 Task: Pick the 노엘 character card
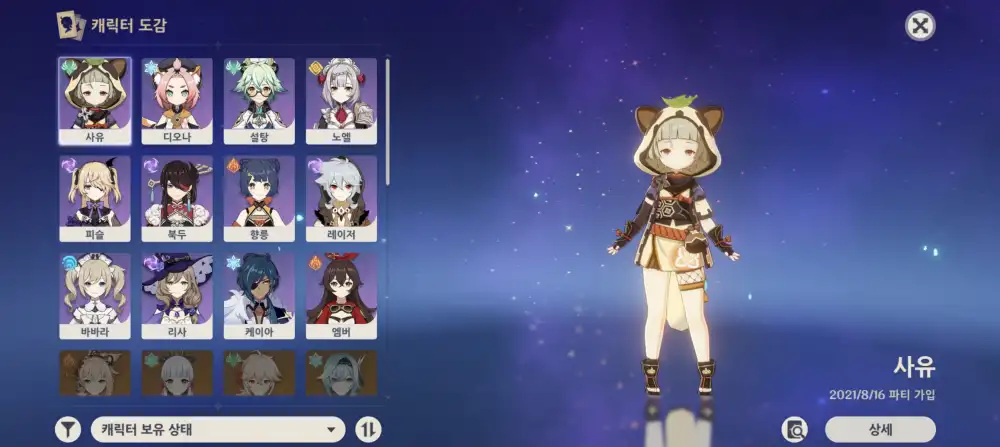pyautogui.click(x=341, y=100)
